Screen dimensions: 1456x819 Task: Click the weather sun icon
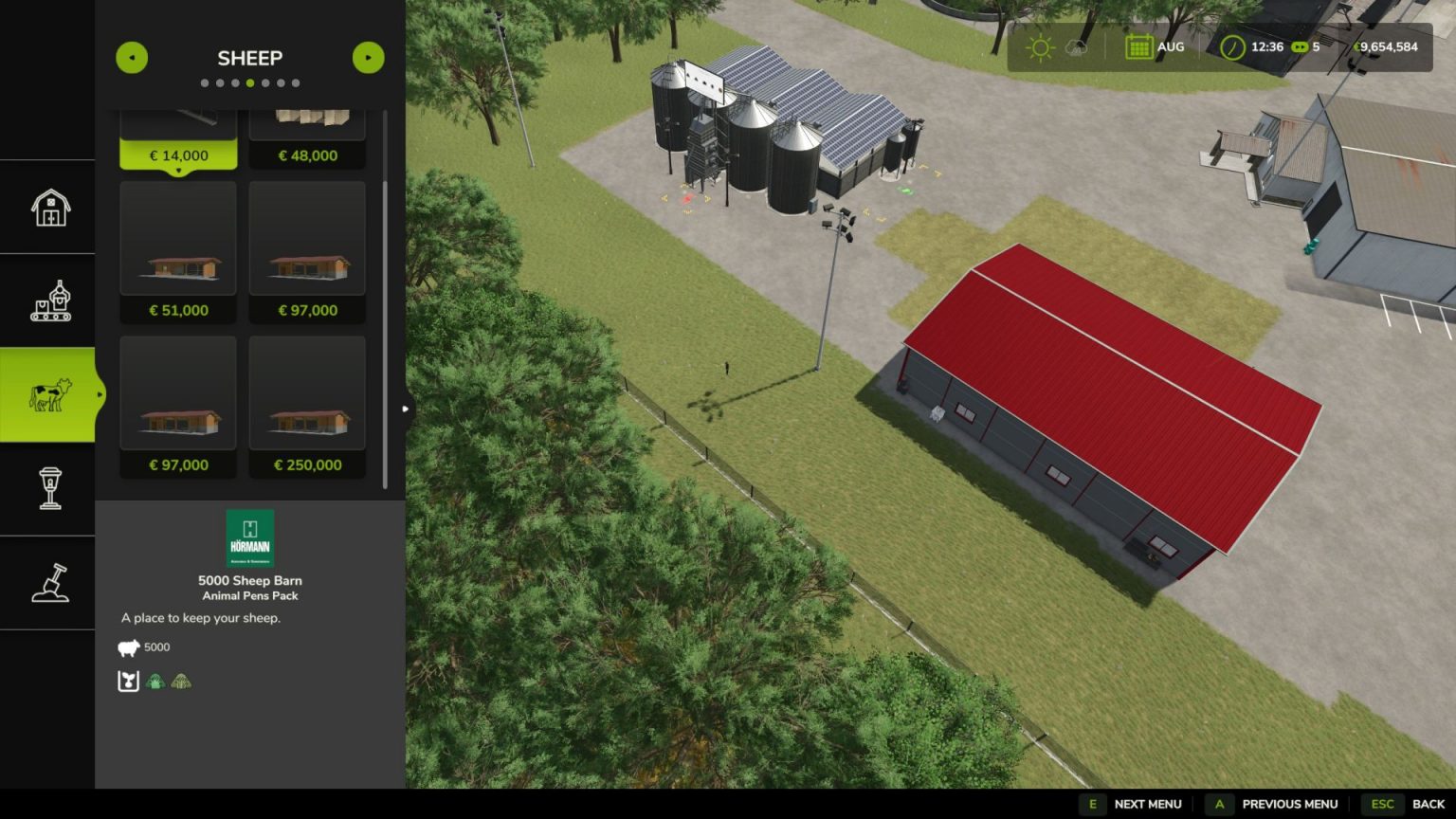point(1040,45)
